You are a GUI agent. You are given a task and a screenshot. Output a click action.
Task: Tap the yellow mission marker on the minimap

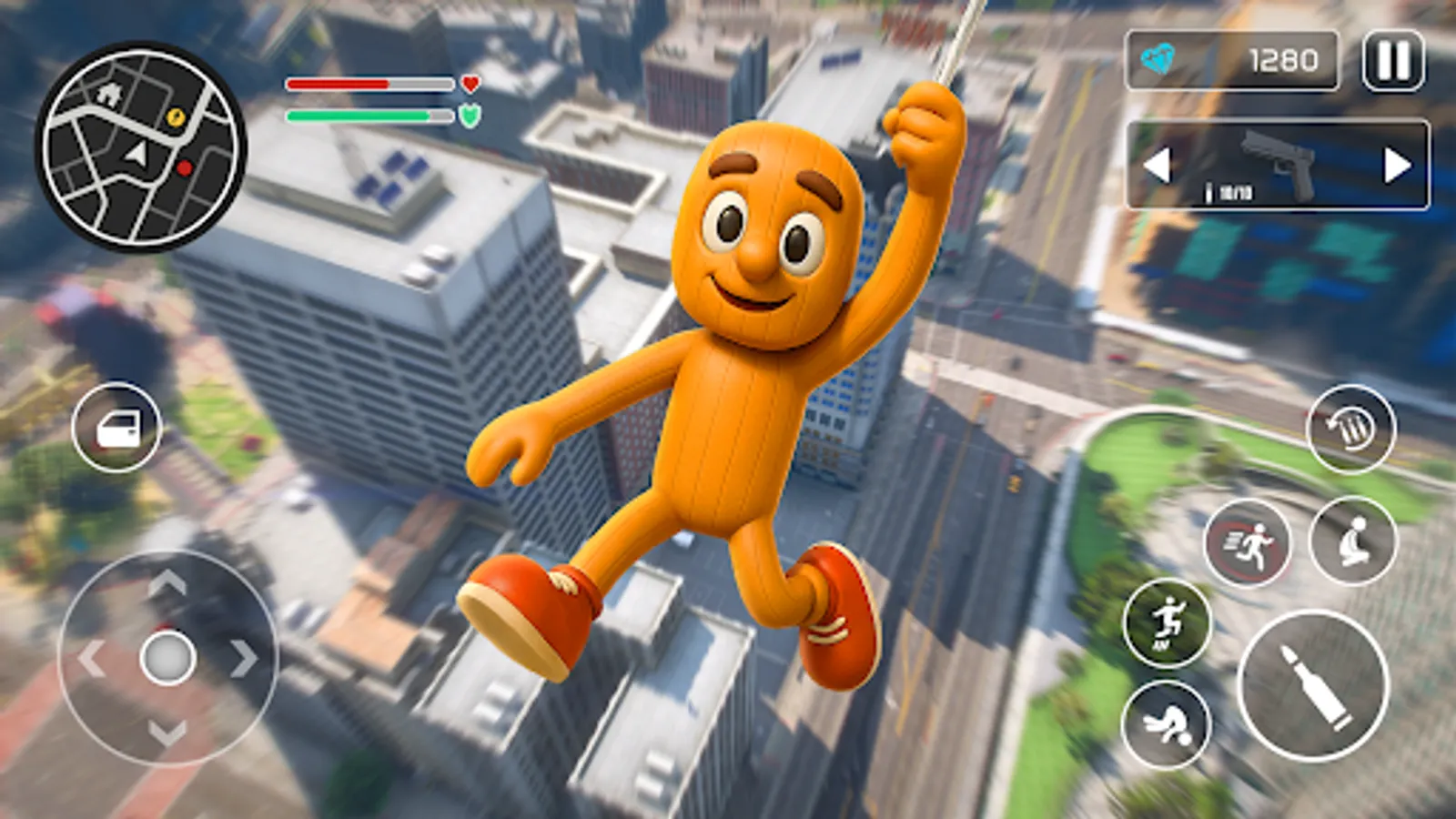pos(177,117)
